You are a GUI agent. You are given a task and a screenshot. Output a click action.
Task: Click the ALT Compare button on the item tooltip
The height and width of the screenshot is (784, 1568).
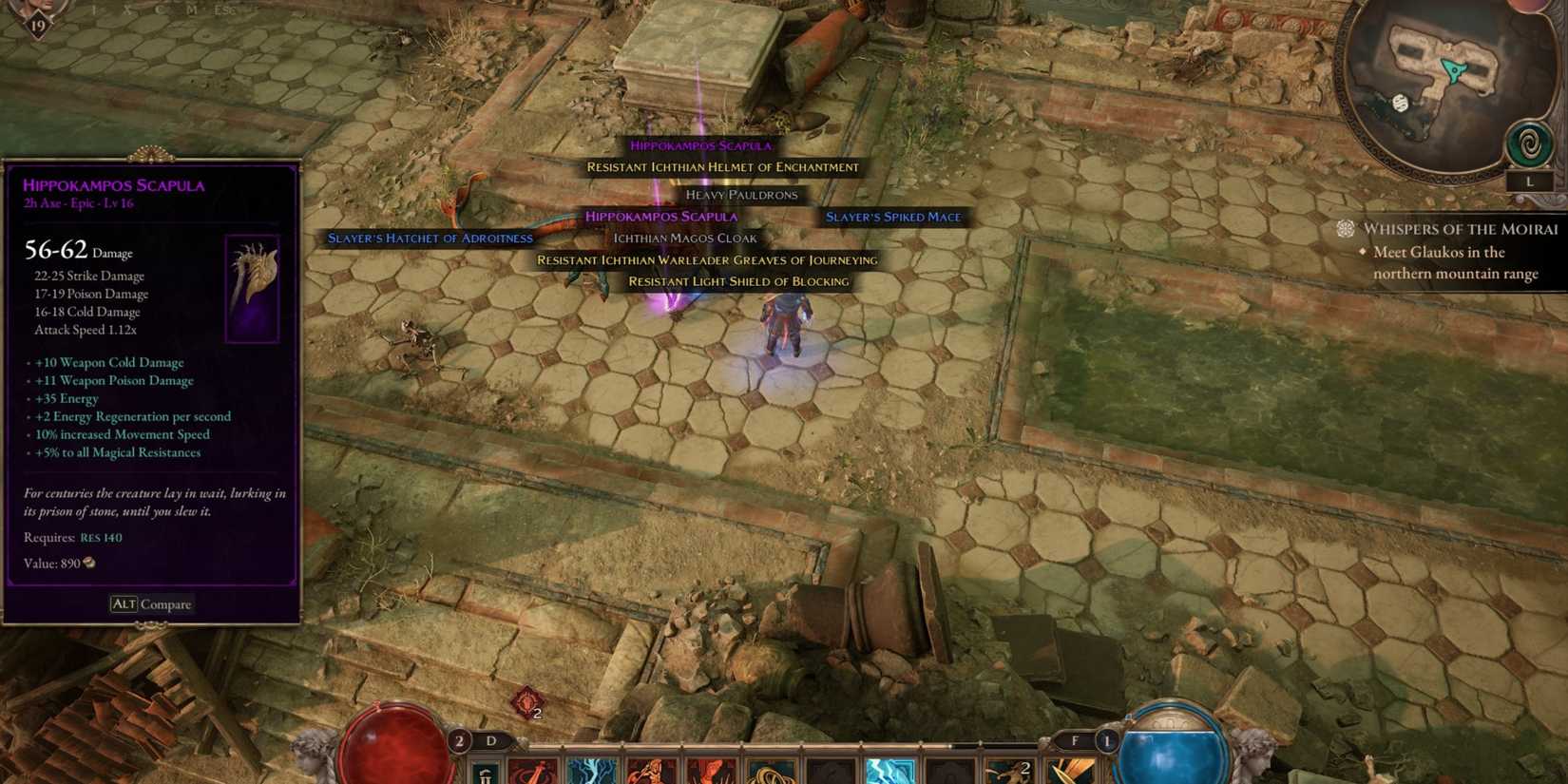coord(150,604)
